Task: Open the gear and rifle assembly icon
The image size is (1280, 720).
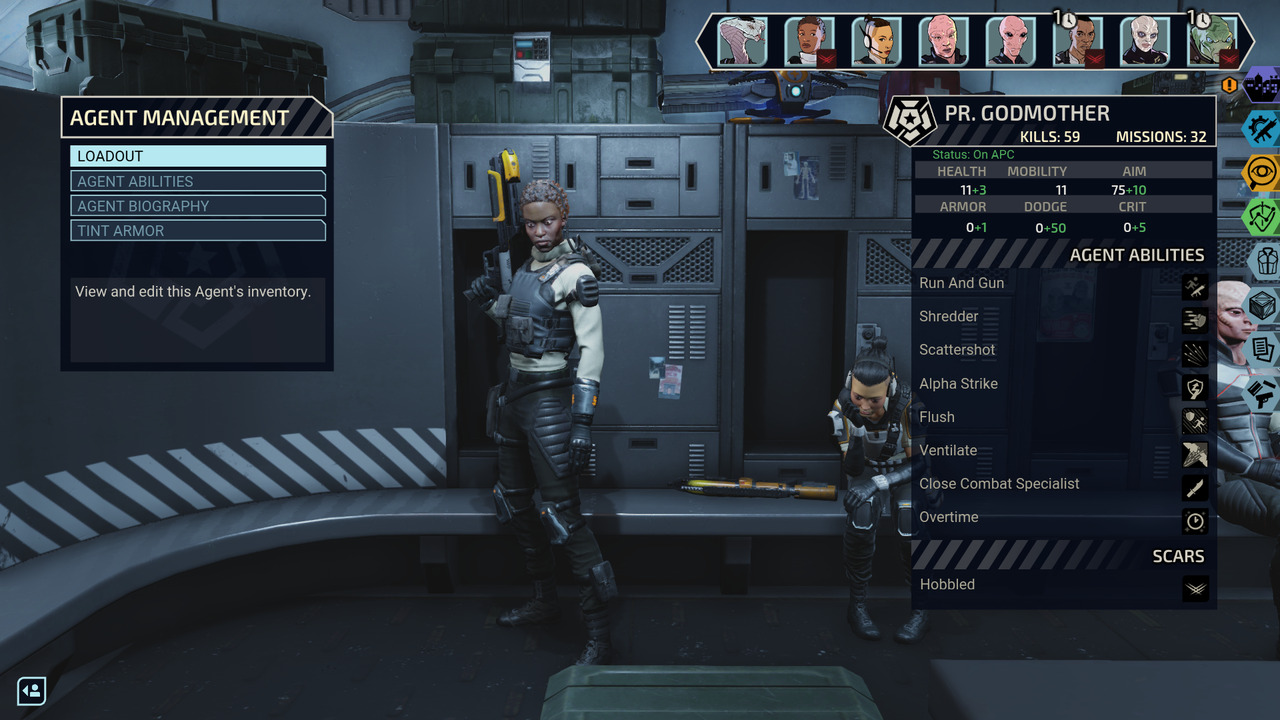Action: click(x=1261, y=128)
